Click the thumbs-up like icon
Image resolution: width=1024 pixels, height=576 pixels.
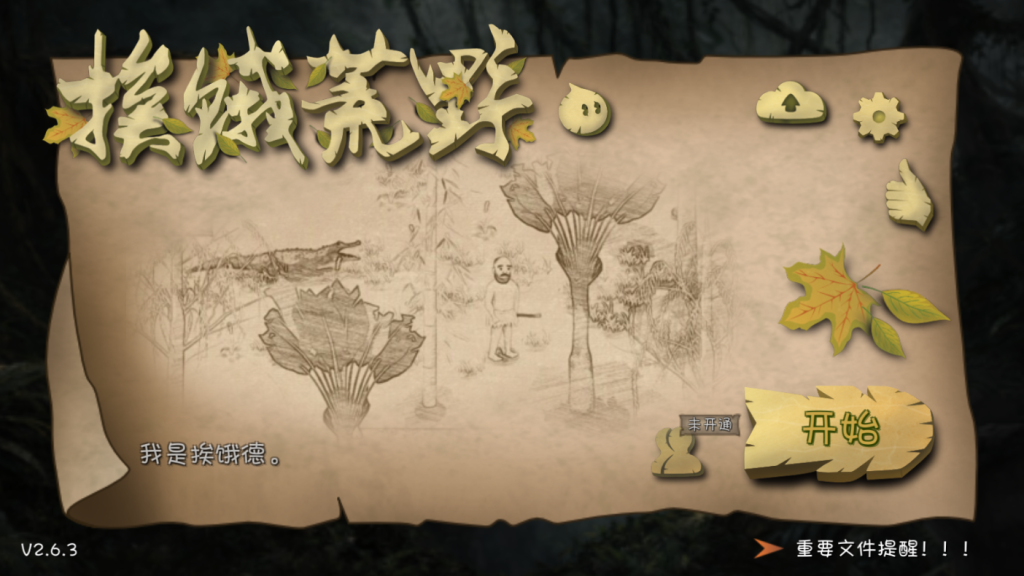(908, 196)
